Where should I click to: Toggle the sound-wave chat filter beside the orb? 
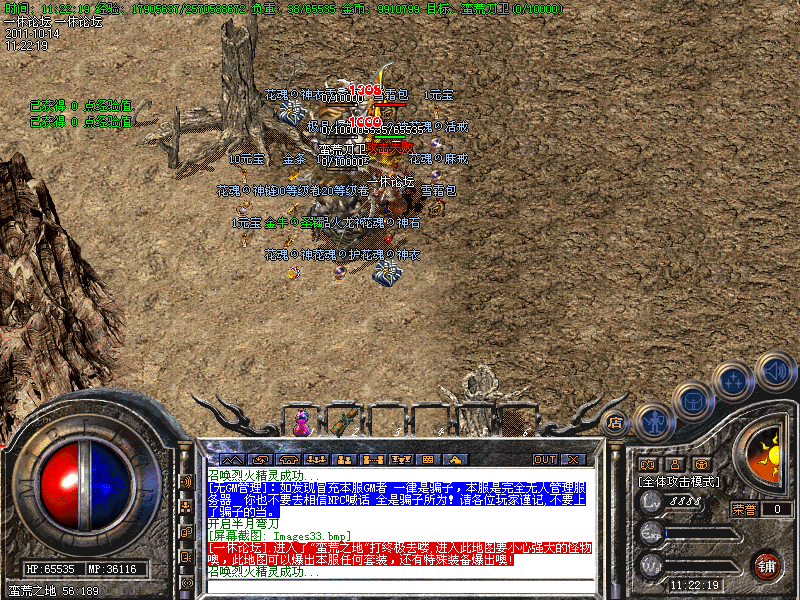pos(186,481)
